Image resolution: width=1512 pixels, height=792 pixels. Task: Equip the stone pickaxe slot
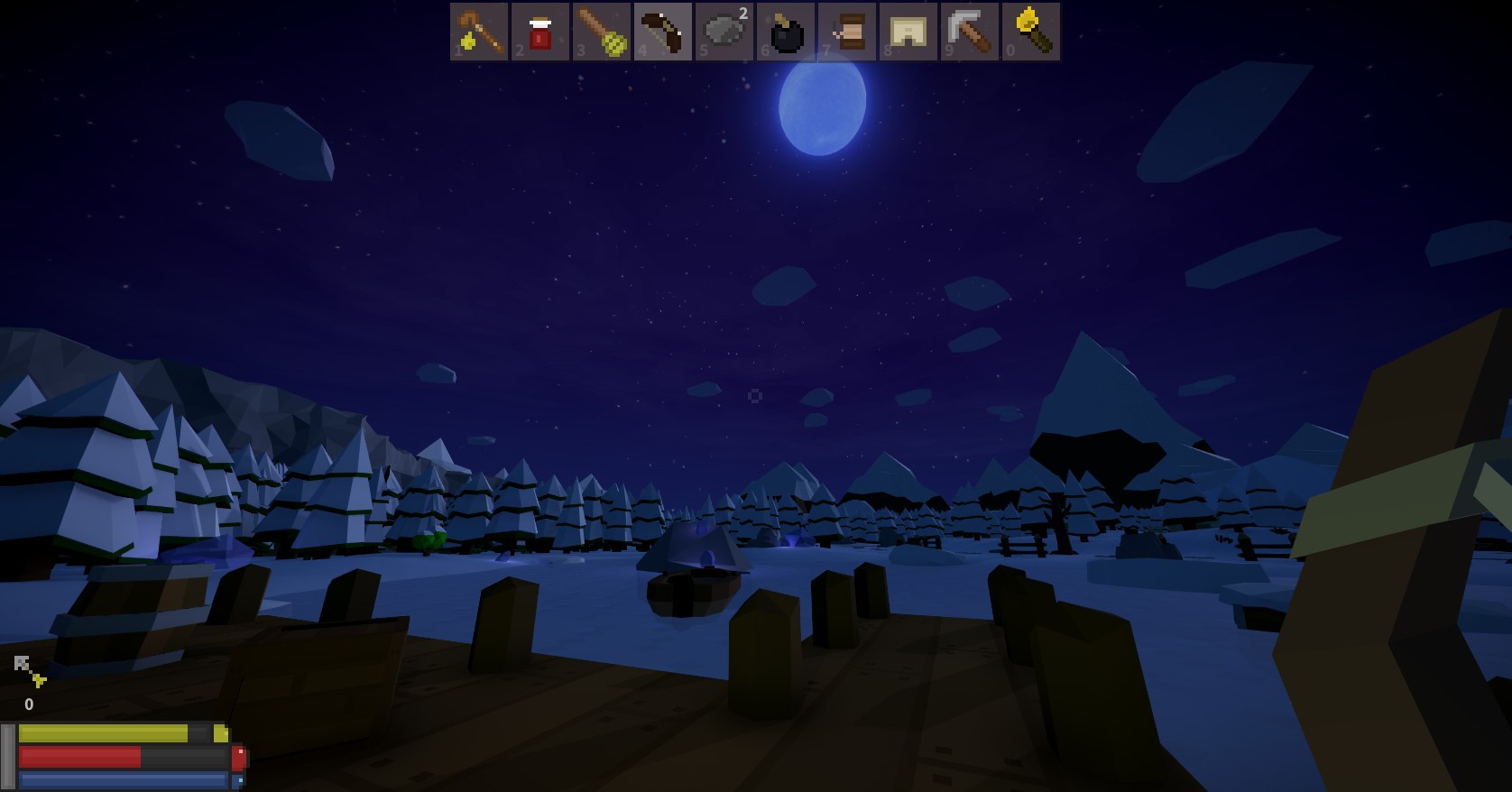click(x=970, y=32)
